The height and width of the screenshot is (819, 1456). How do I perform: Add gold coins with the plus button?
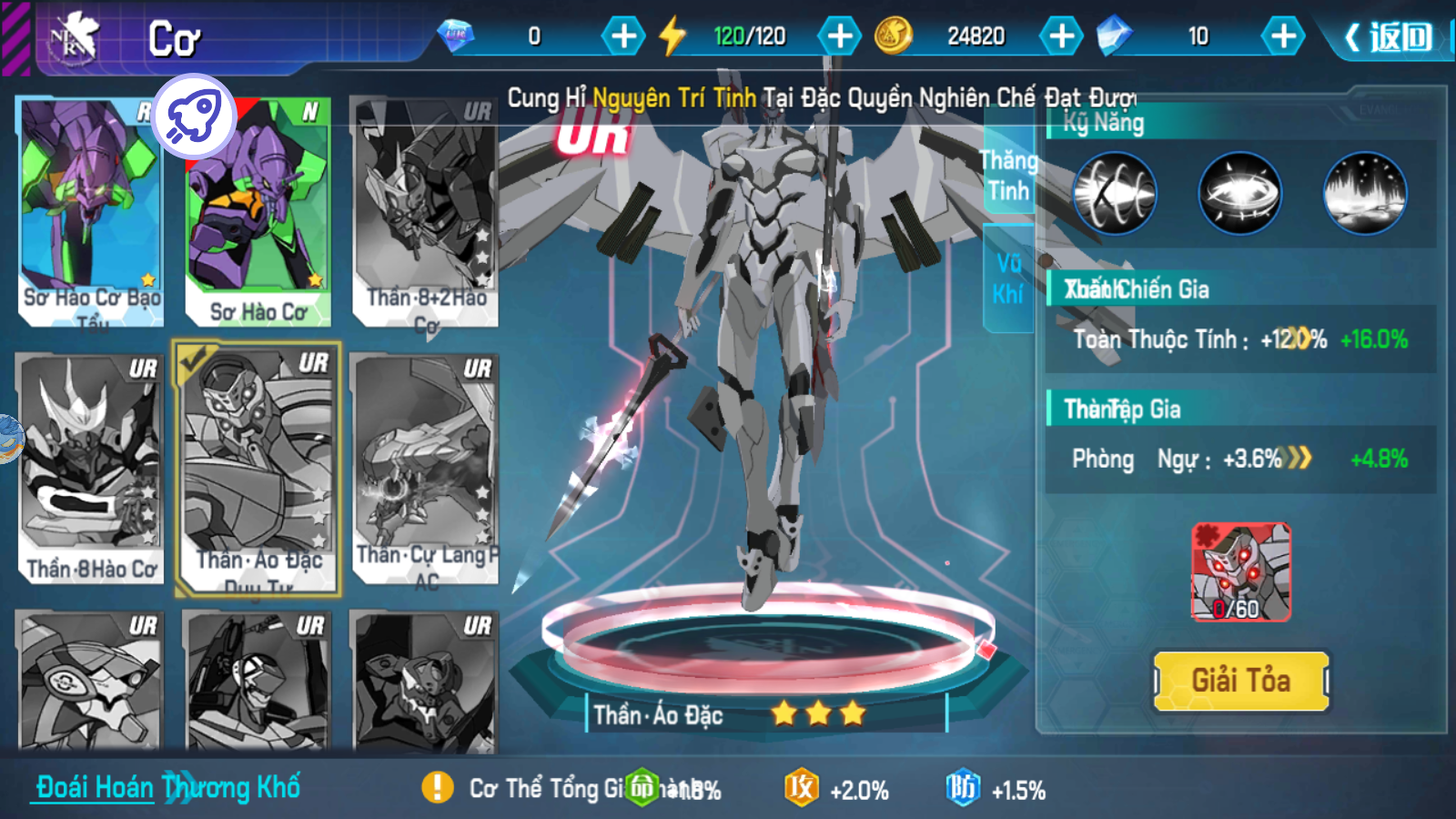click(x=1061, y=36)
